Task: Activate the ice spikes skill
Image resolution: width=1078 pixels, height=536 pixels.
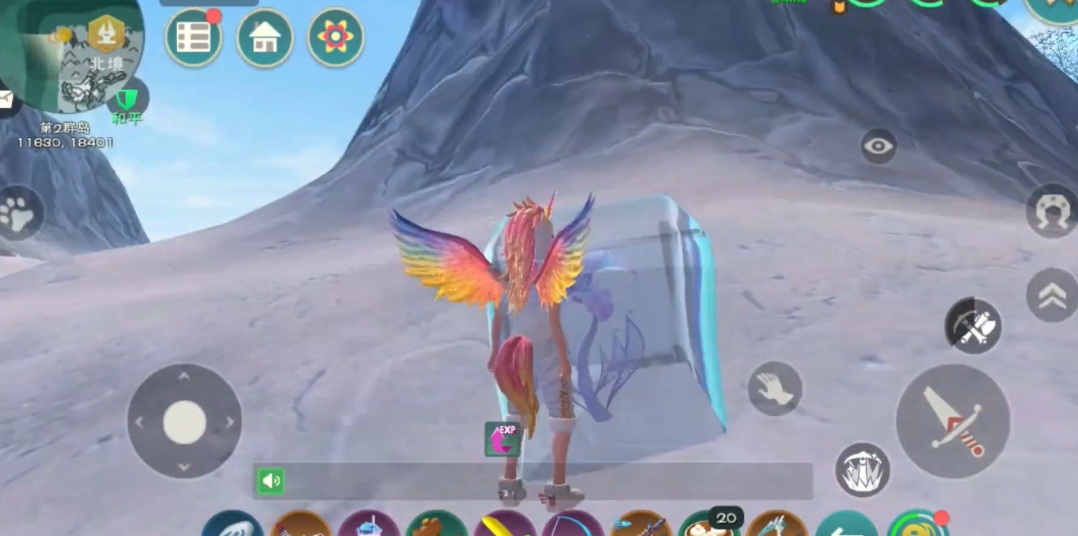Action: point(862,469)
